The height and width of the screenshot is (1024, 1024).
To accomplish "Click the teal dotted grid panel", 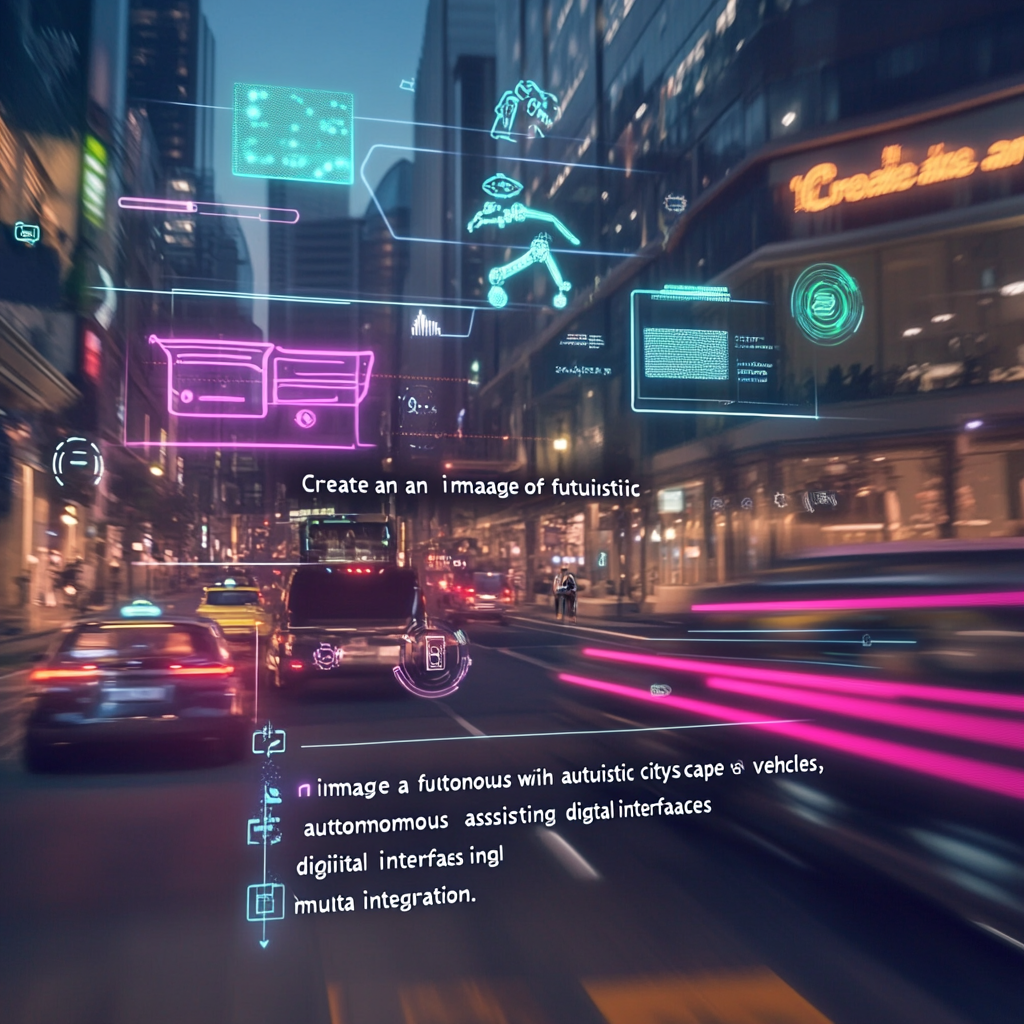I will pyautogui.click(x=292, y=133).
